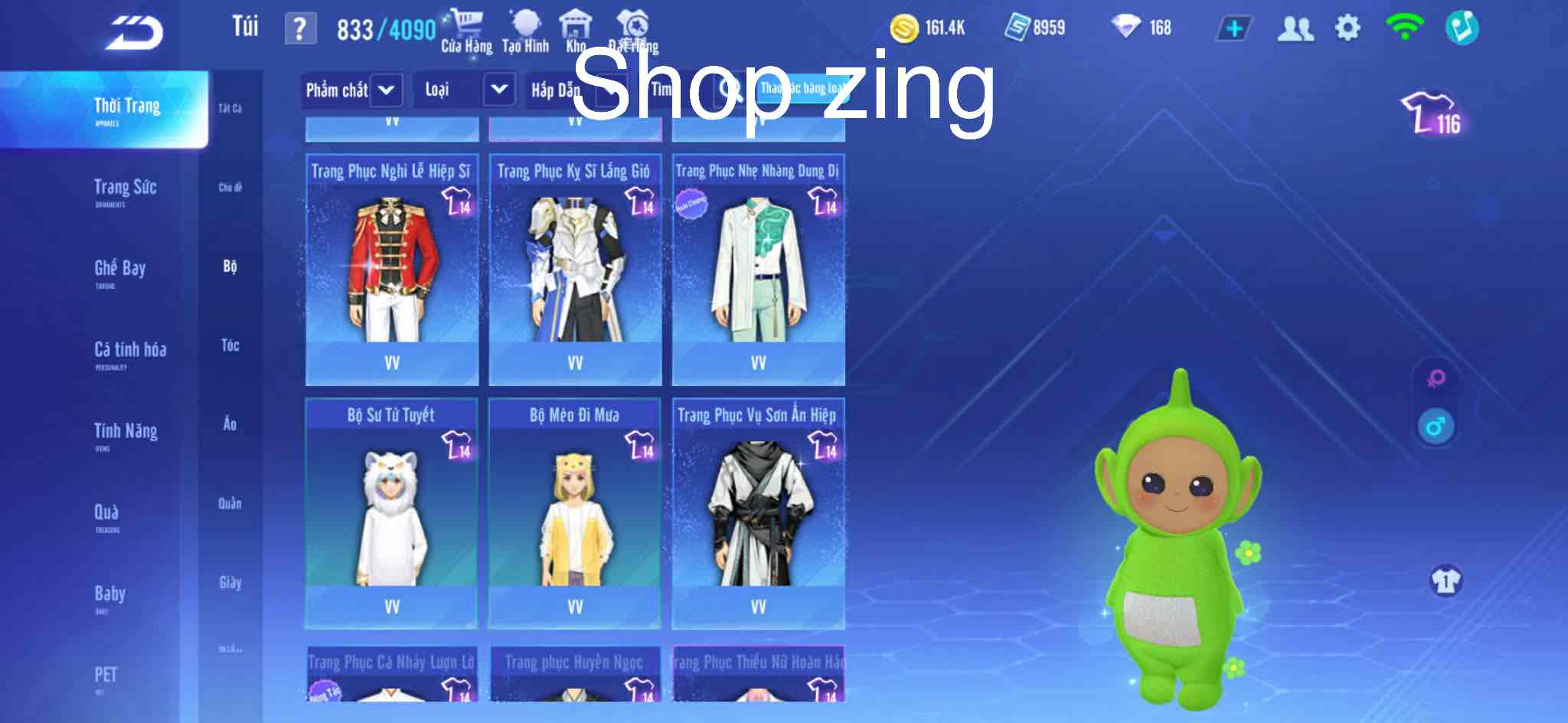Select the Bộ Mèo Đi Mưa outfit

click(574, 513)
